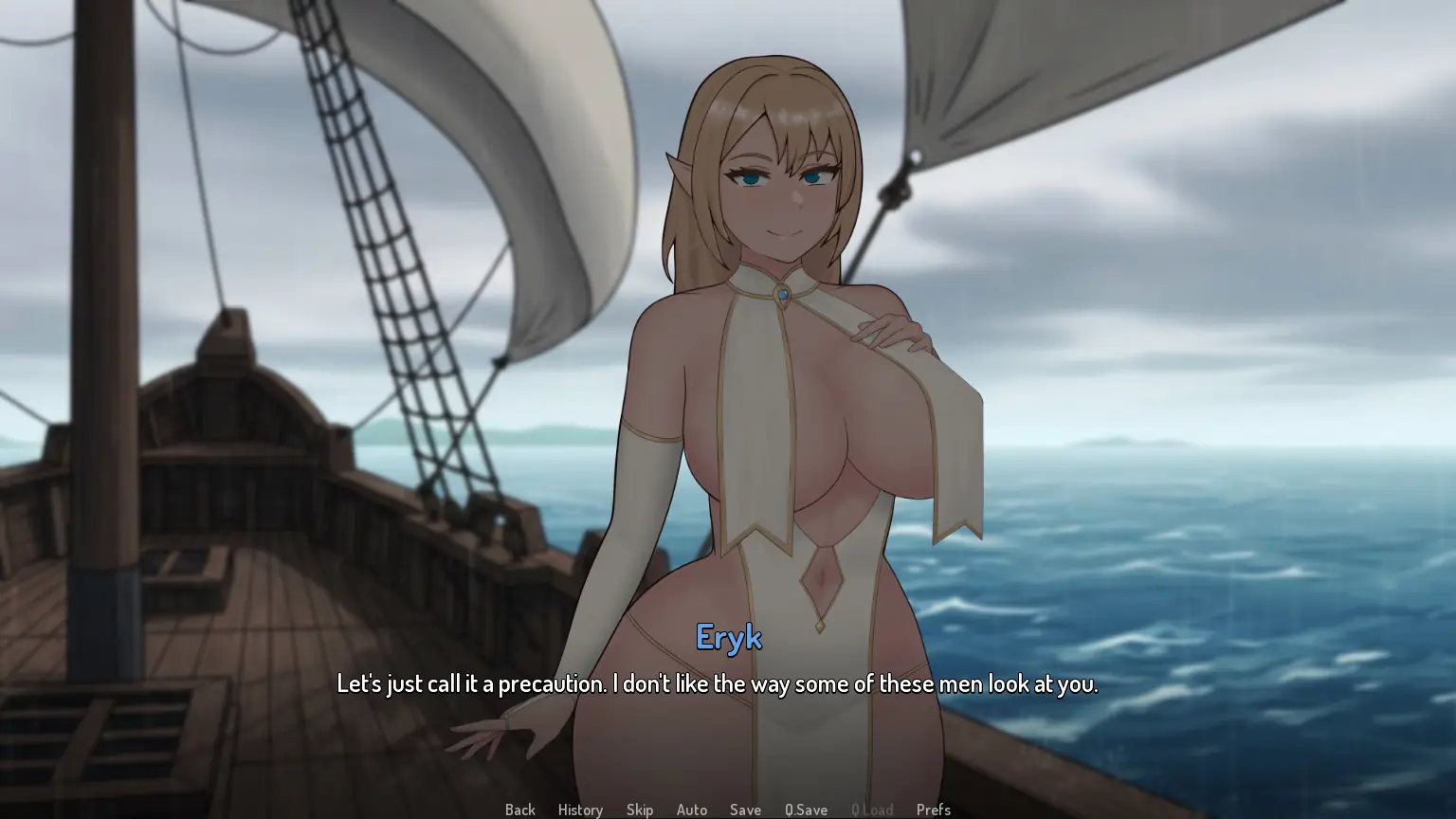
Task: Toggle Auto advance
Action: [x=692, y=810]
